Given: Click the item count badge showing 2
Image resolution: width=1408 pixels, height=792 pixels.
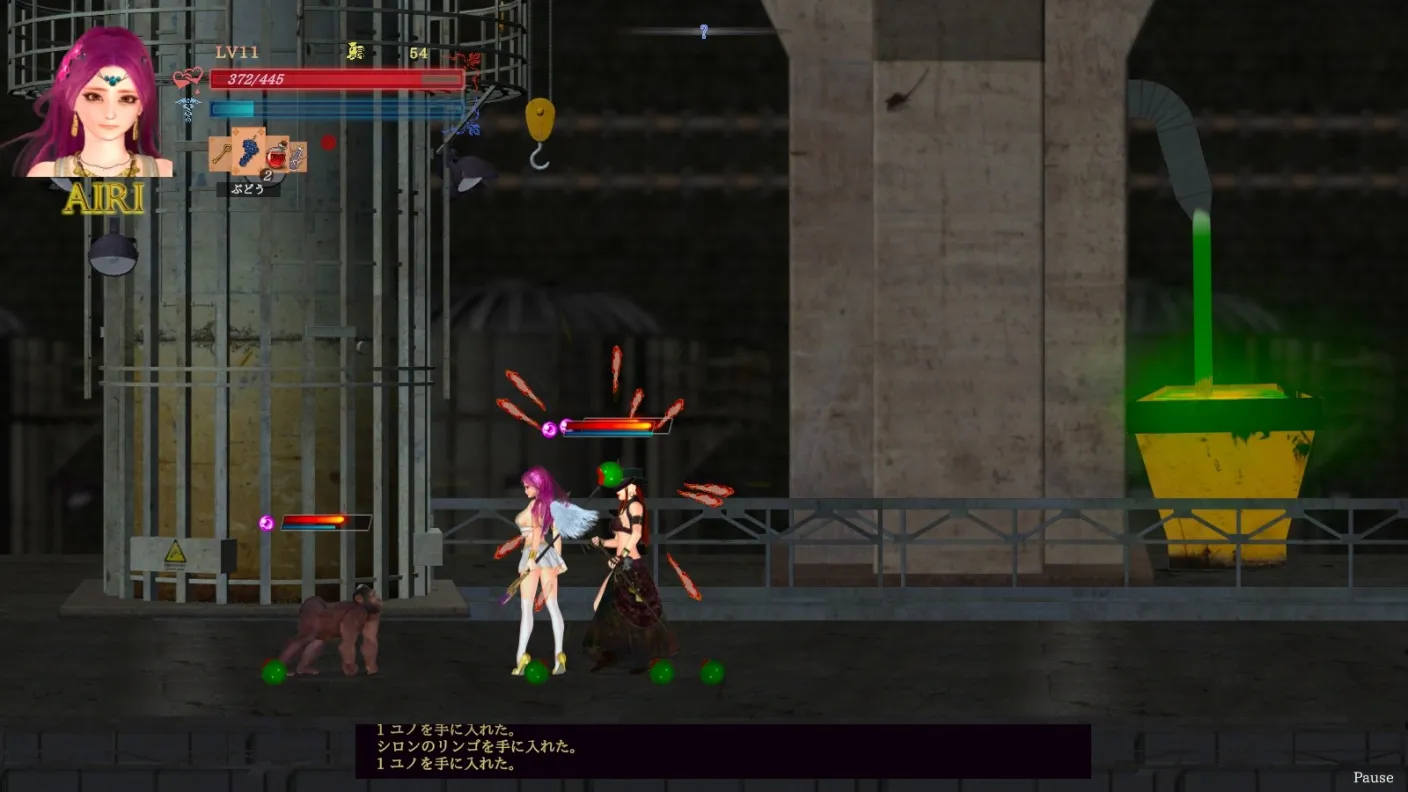Looking at the screenshot, I should click(x=267, y=175).
